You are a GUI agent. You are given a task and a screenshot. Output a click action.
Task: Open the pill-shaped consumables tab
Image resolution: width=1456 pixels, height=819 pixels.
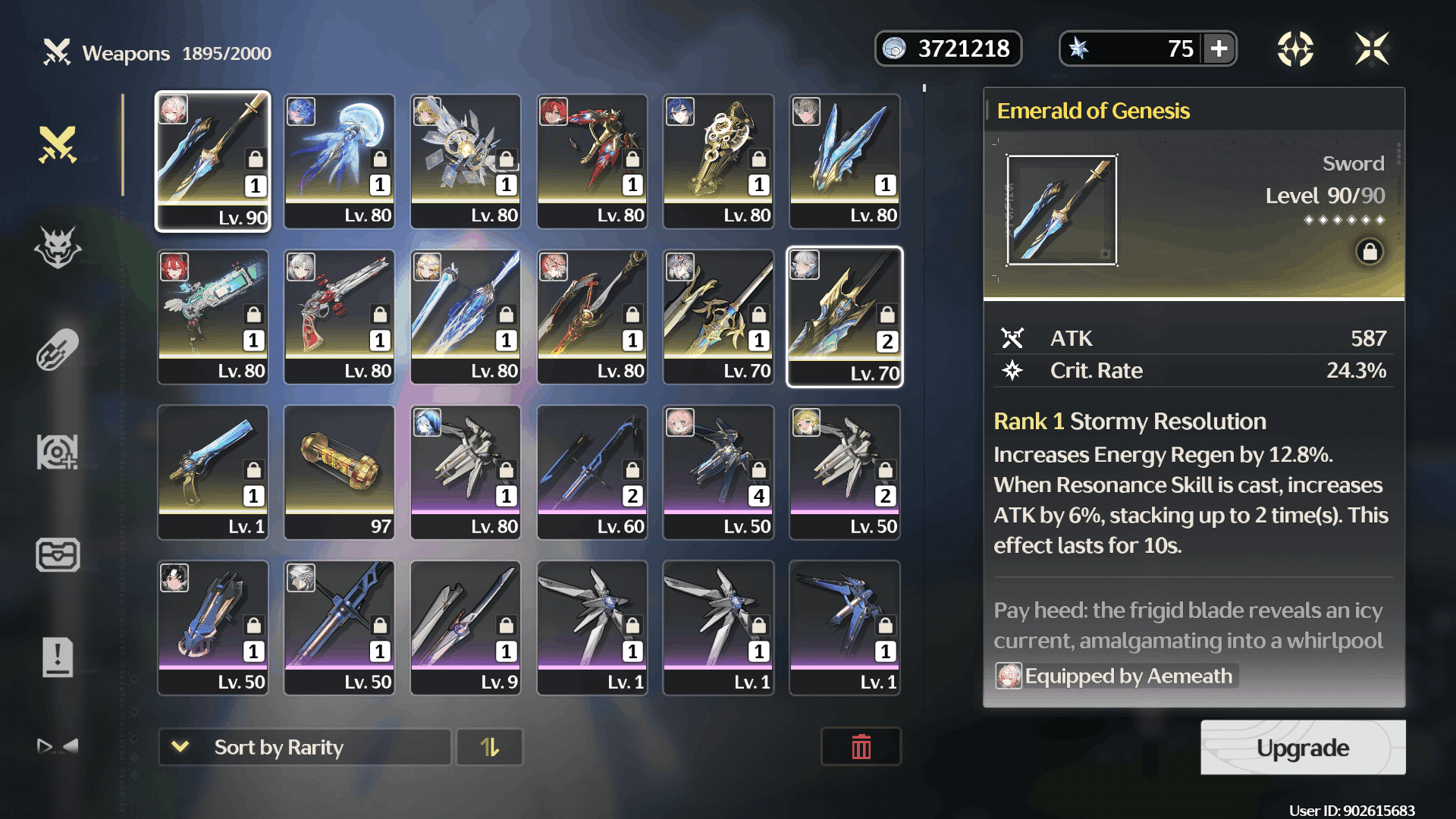[x=58, y=350]
